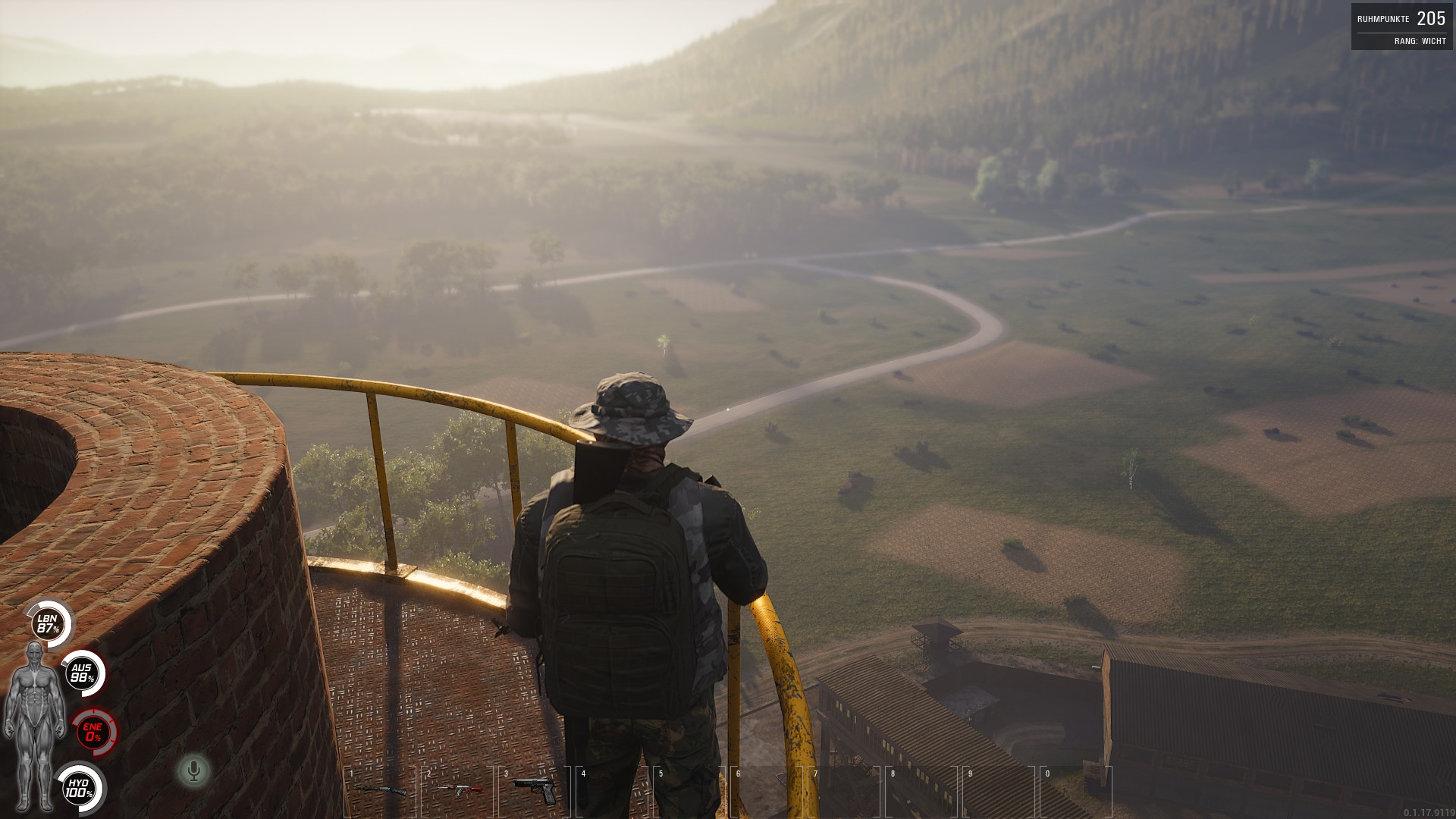The width and height of the screenshot is (1456, 819).
Task: Click the muscular body status figure
Action: pyautogui.click(x=34, y=726)
